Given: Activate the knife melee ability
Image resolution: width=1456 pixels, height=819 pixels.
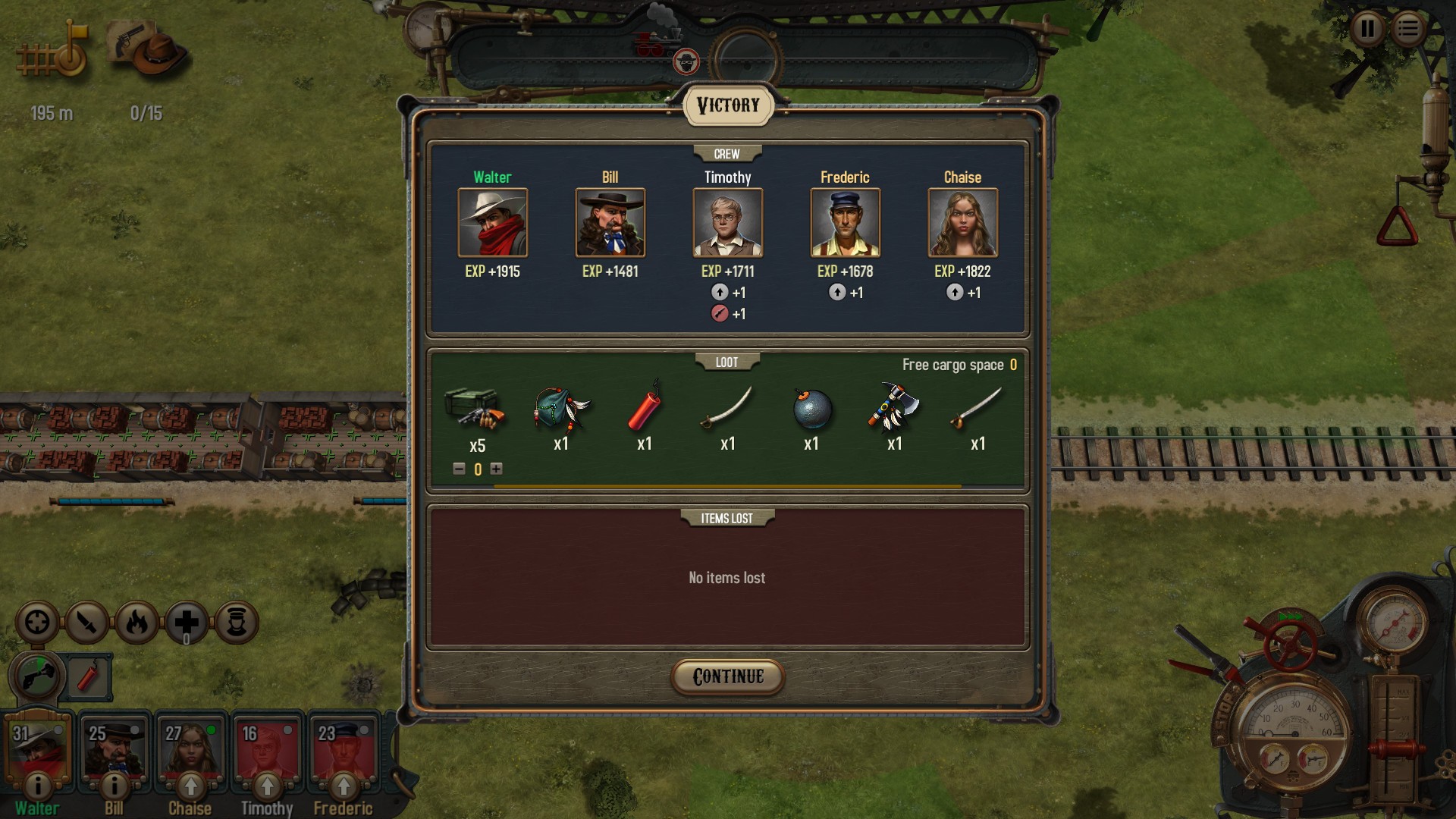Looking at the screenshot, I should (87, 623).
